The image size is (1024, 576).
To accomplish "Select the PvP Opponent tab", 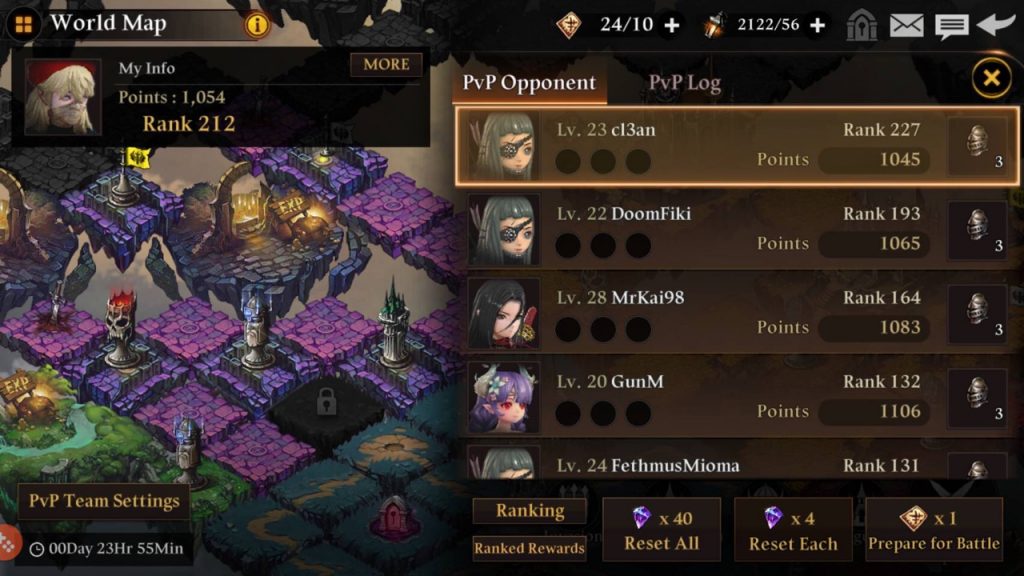I will click(529, 83).
